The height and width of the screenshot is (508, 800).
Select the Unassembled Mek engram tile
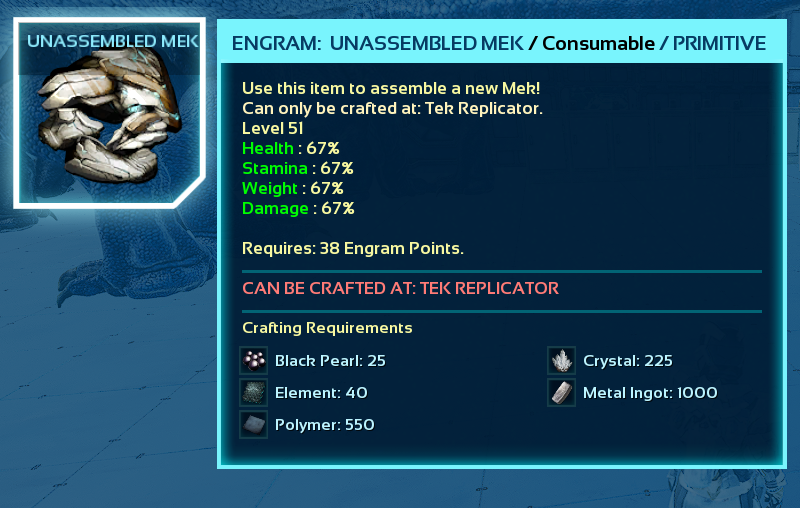pos(109,114)
